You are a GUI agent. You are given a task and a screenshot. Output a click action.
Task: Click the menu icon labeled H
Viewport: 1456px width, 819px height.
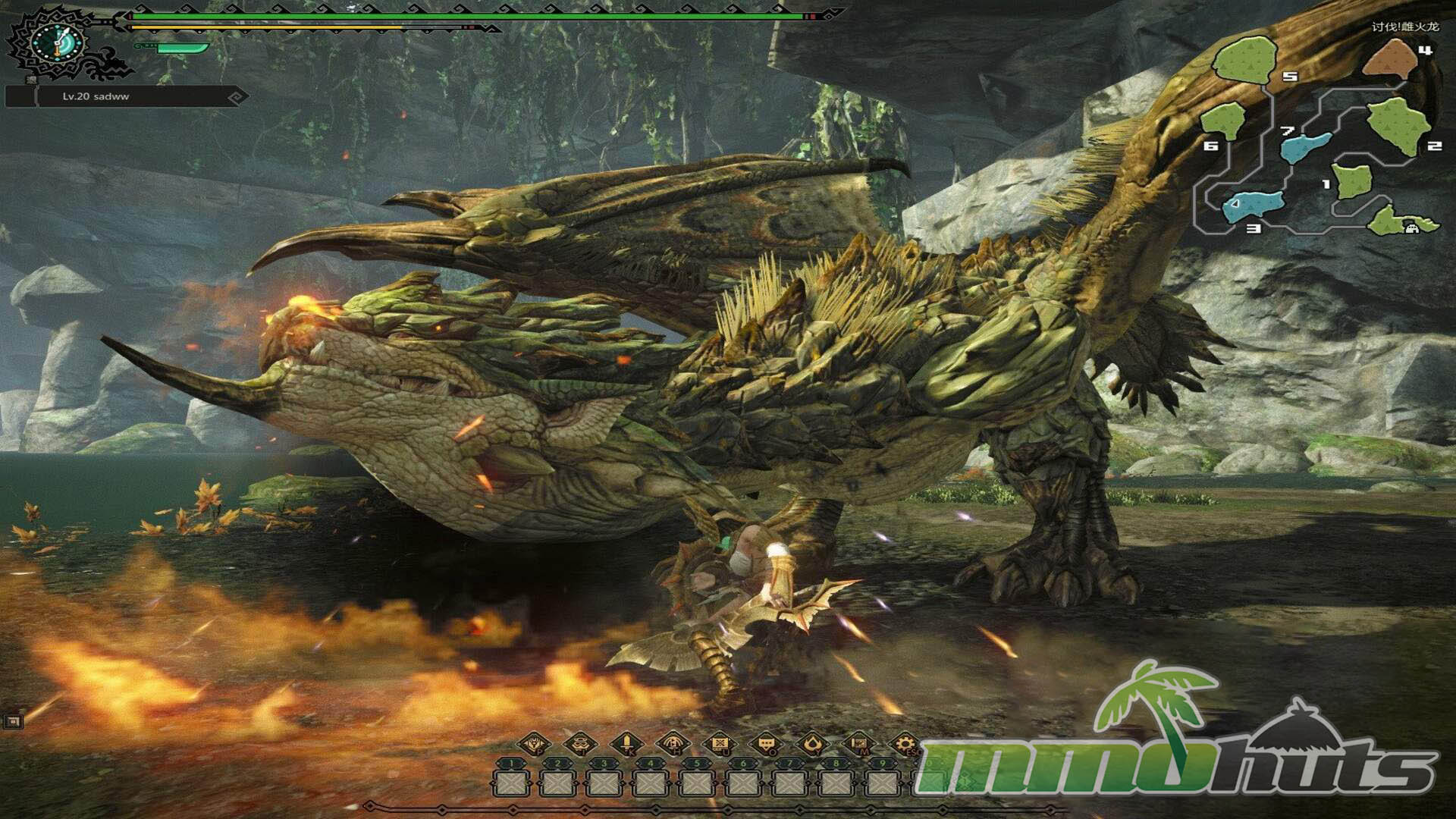point(673,743)
